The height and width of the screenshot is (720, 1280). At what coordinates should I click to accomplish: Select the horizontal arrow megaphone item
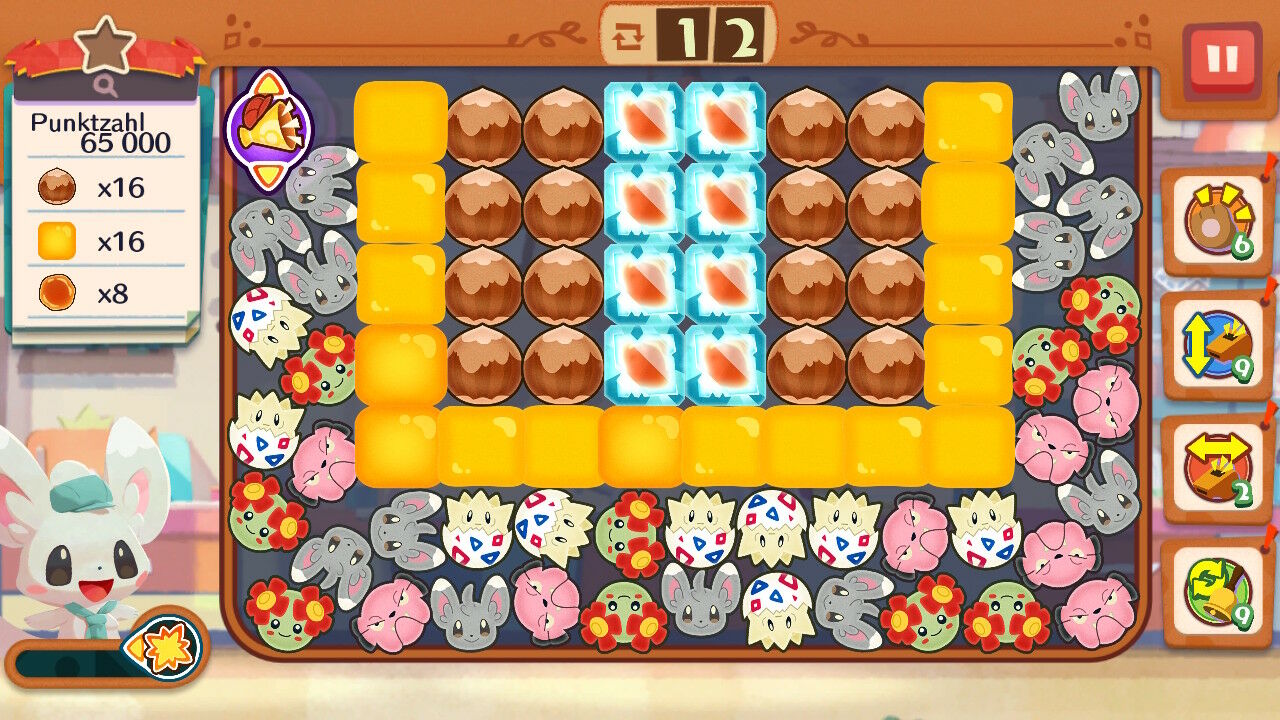1216,468
